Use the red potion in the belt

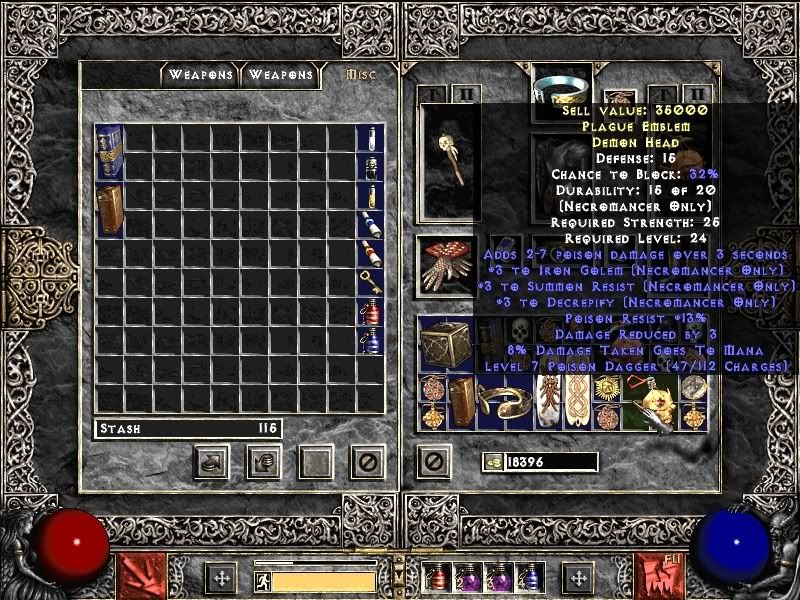click(x=436, y=578)
